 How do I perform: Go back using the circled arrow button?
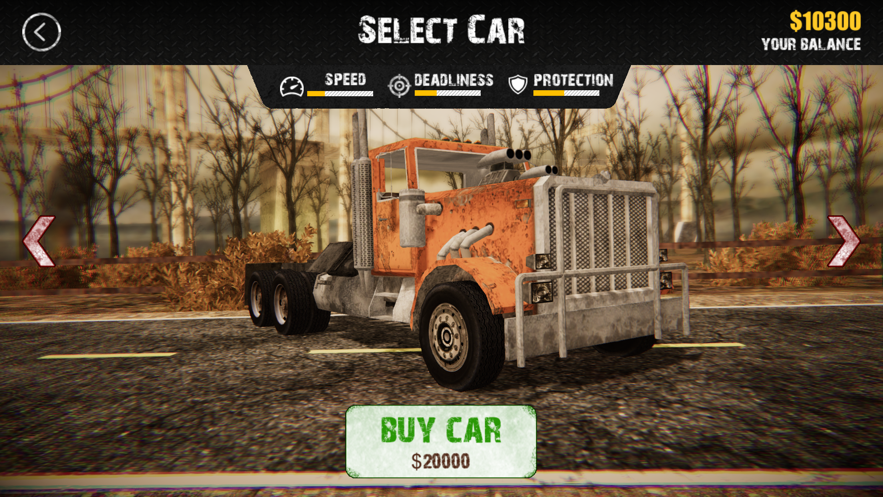pos(41,32)
